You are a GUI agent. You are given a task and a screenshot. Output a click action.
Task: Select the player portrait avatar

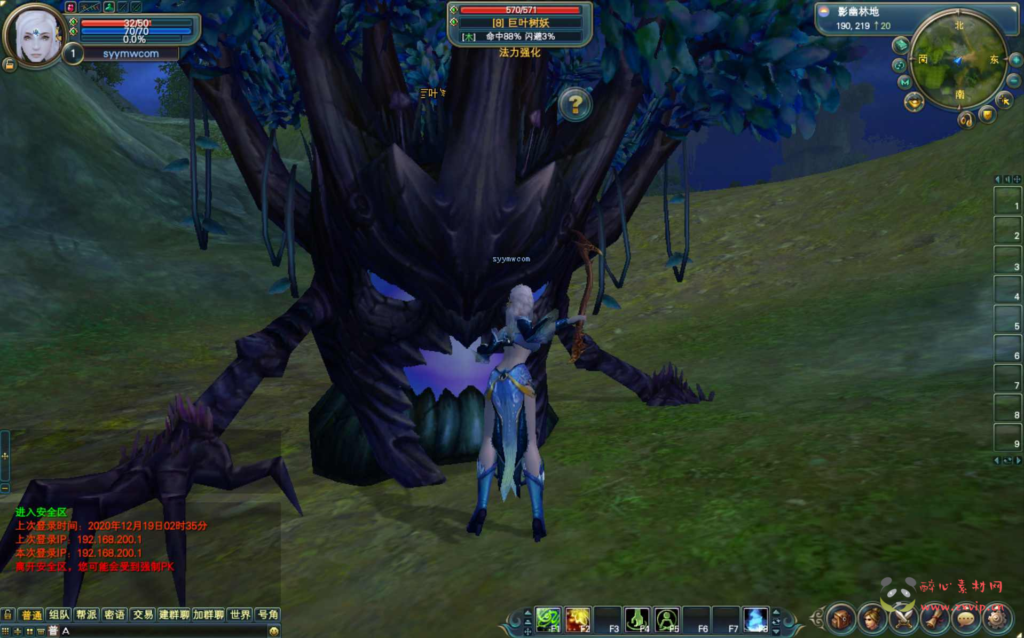35,35
